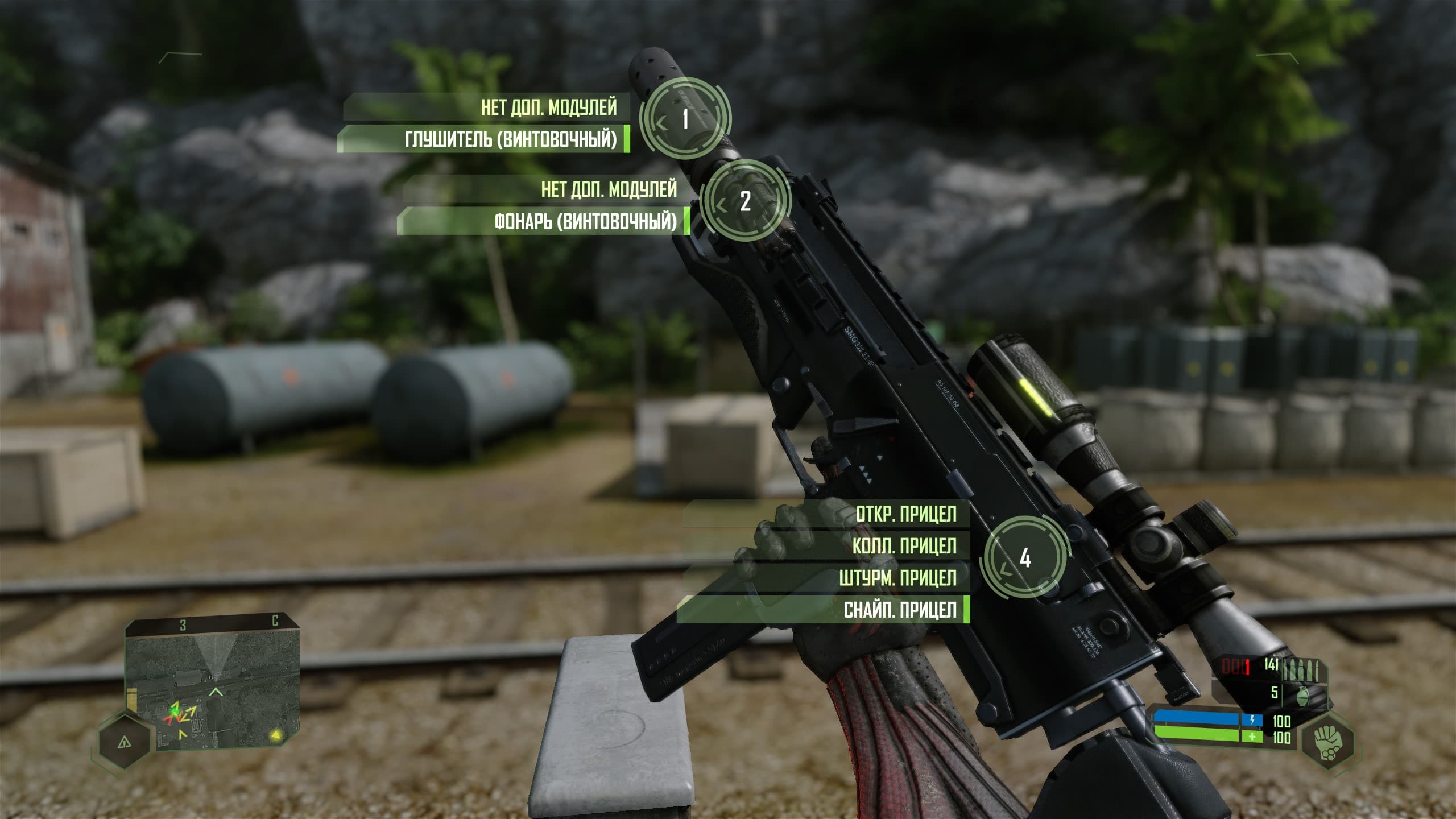This screenshot has height=819, width=1456.
Task: Equip the ОТКР. ПРИЦЕЛ iron sight
Action: (905, 514)
